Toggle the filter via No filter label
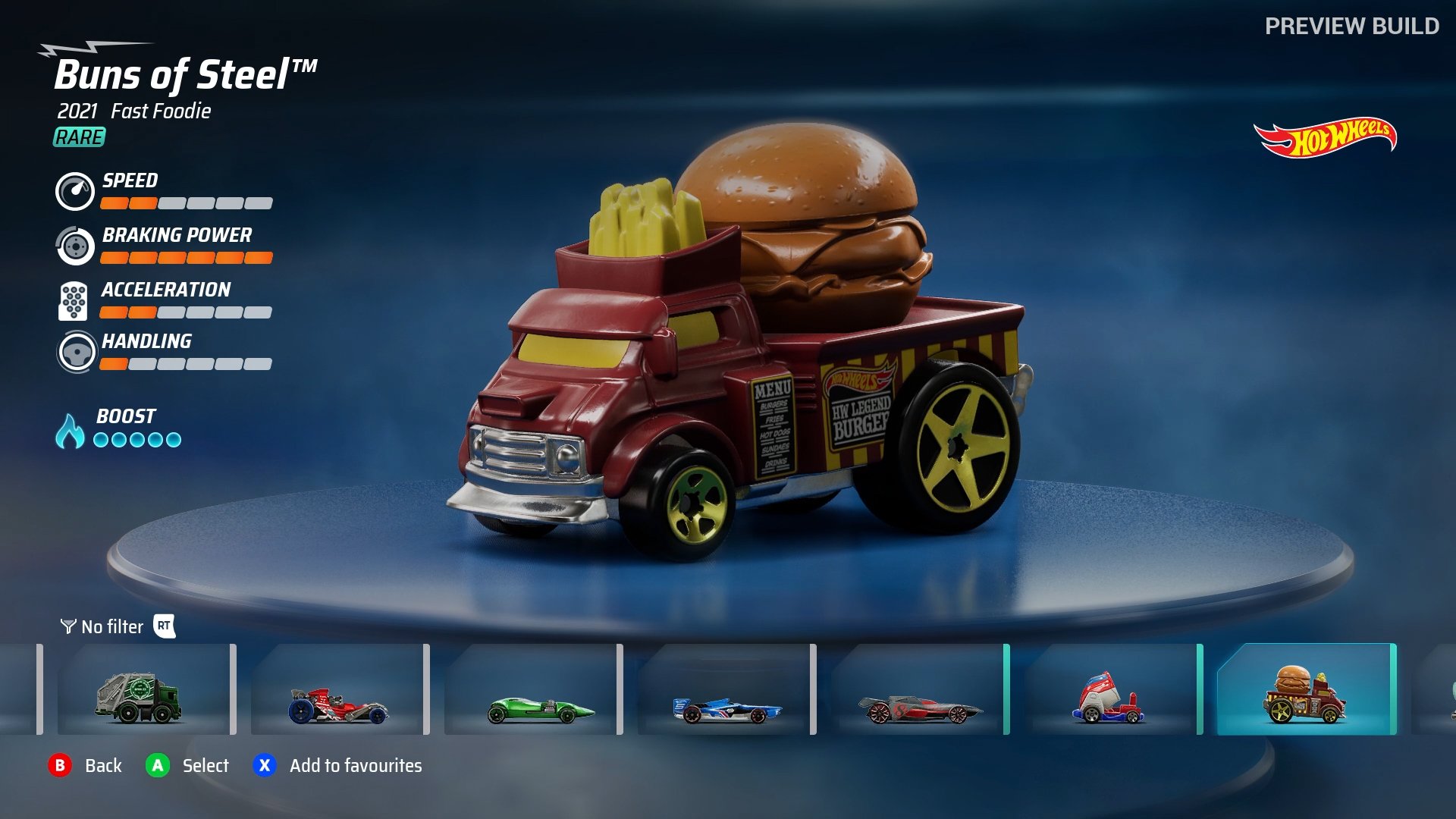The width and height of the screenshot is (1456, 819). point(111,627)
